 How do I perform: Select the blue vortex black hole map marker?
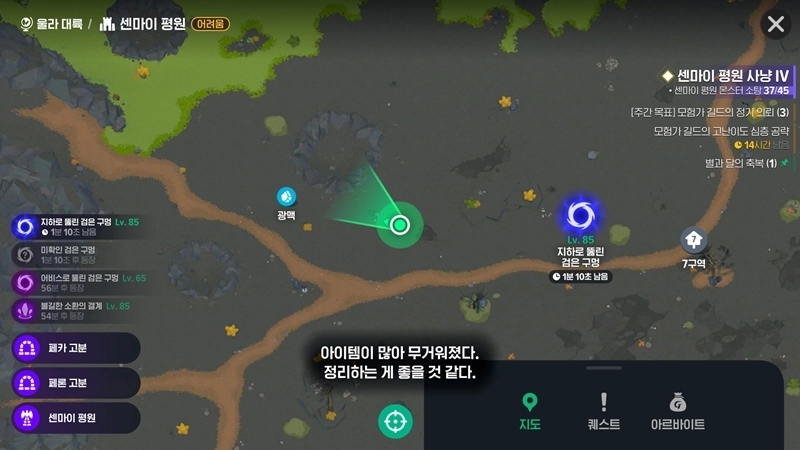[580, 215]
